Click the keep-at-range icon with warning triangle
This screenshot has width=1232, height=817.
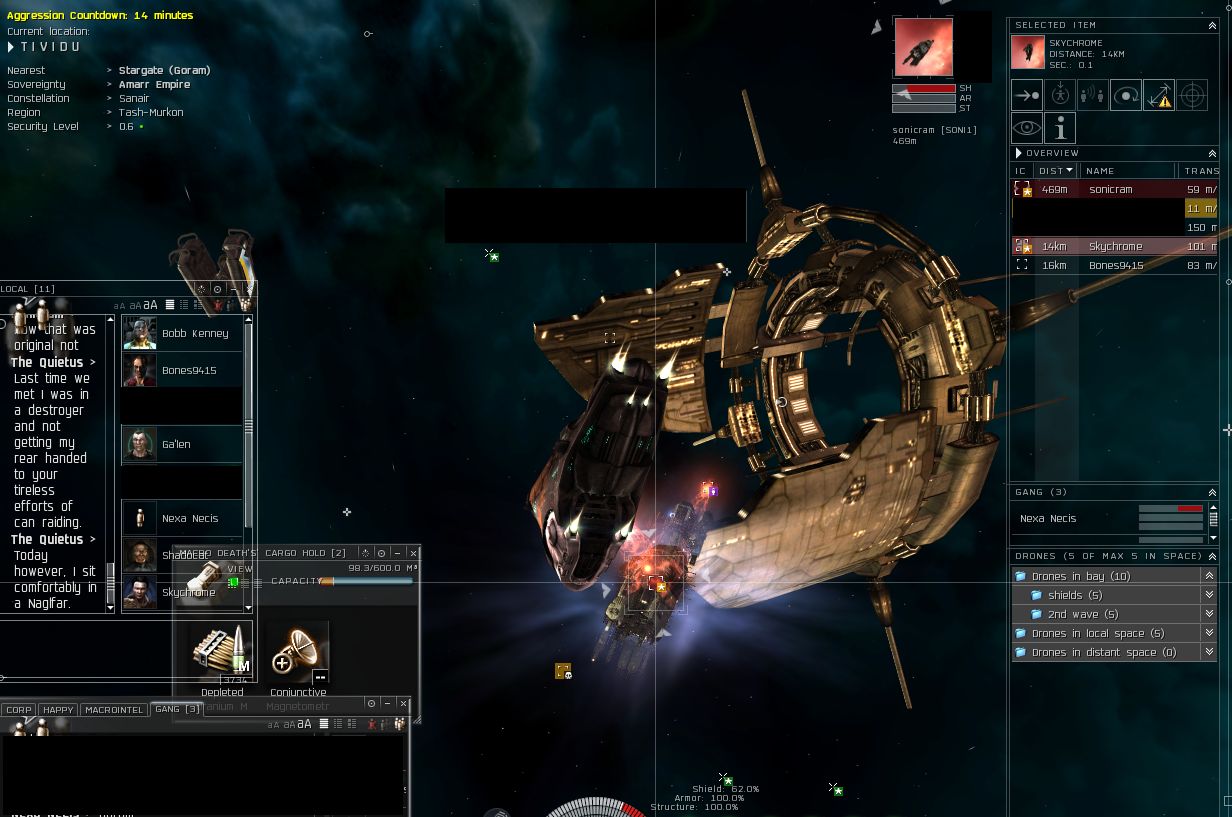pyautogui.click(x=1159, y=96)
